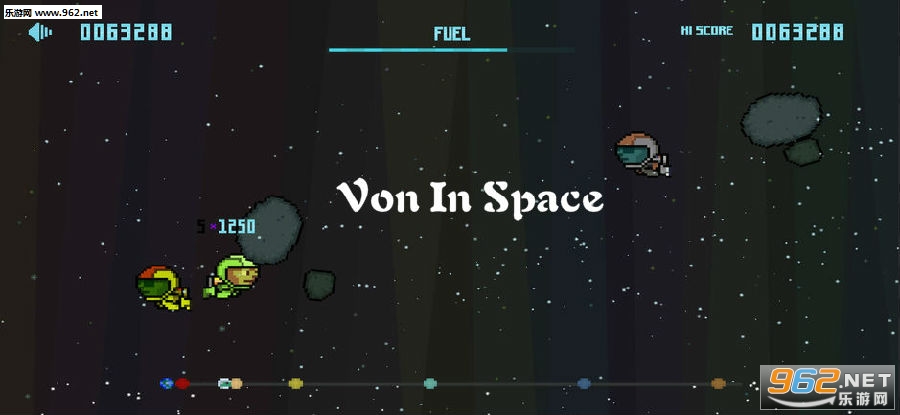Toggle the sound speaker icon
Image resolution: width=900 pixels, height=415 pixels.
(40, 33)
